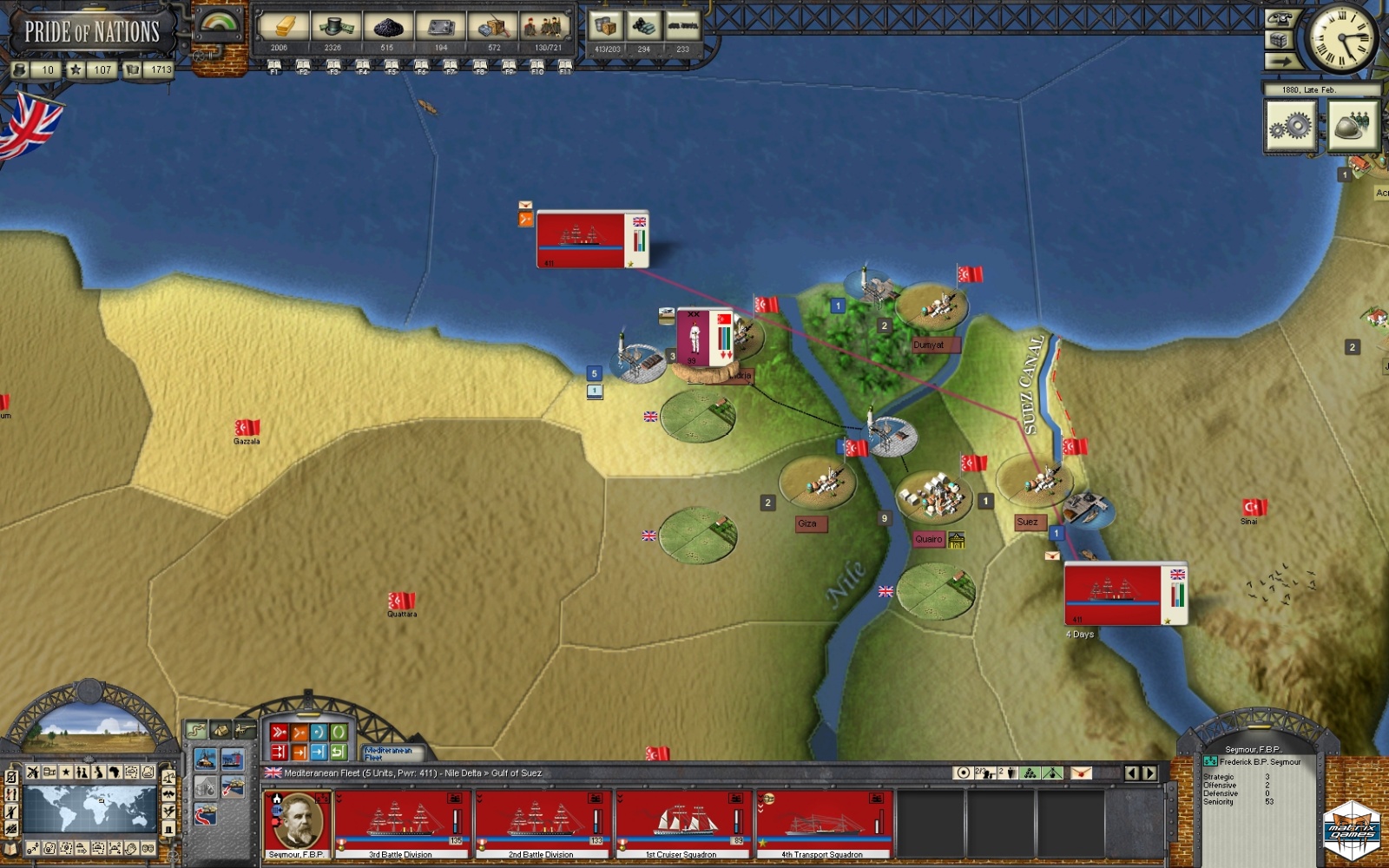Choose the 1st Cruiser Squadron card
The width and height of the screenshot is (1389, 868).
tap(682, 823)
